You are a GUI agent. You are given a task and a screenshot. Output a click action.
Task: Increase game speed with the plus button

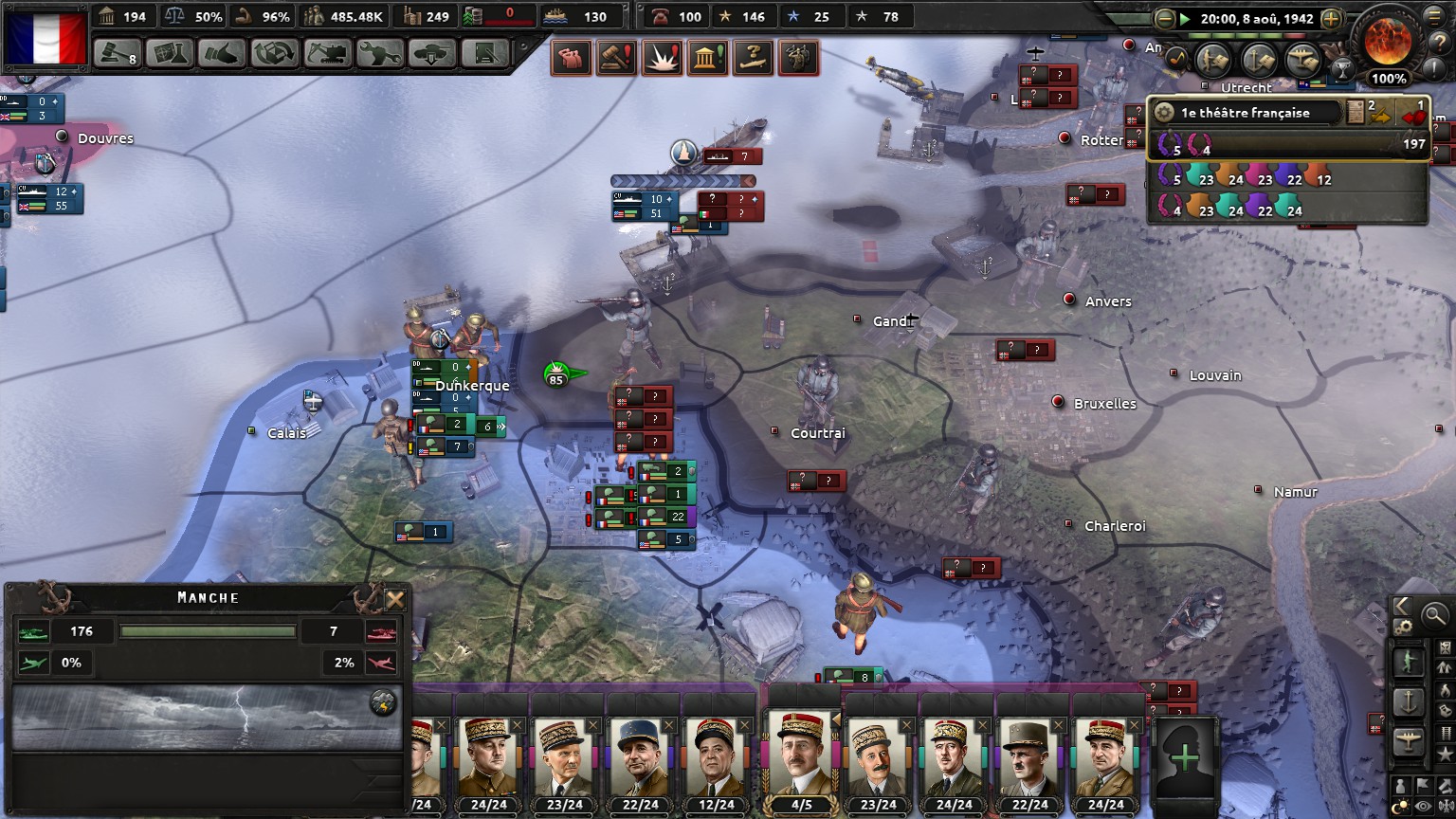(1331, 19)
